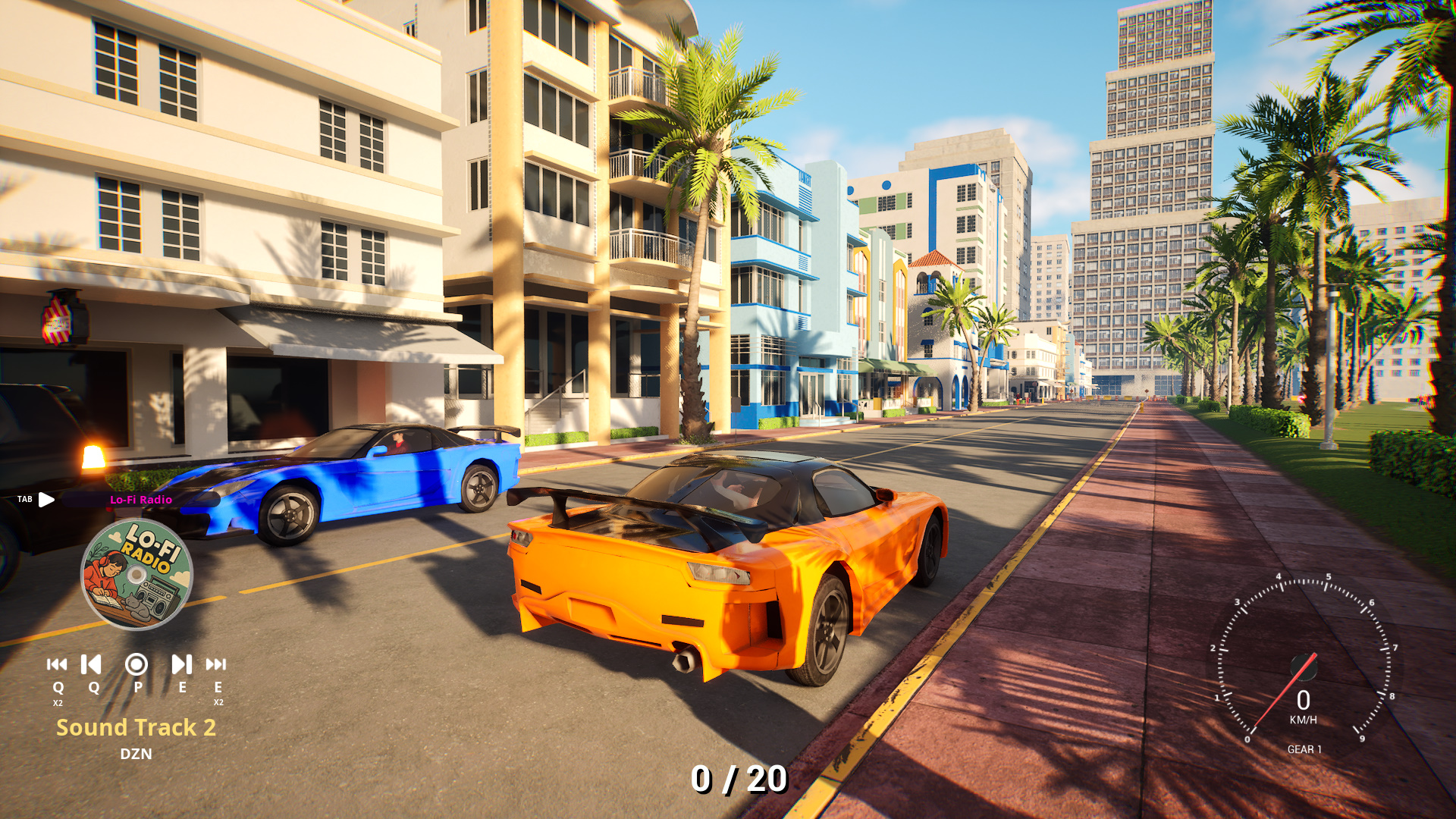The width and height of the screenshot is (1456, 819).
Task: Toggle the radio on via the TAB arrow
Action: [47, 500]
